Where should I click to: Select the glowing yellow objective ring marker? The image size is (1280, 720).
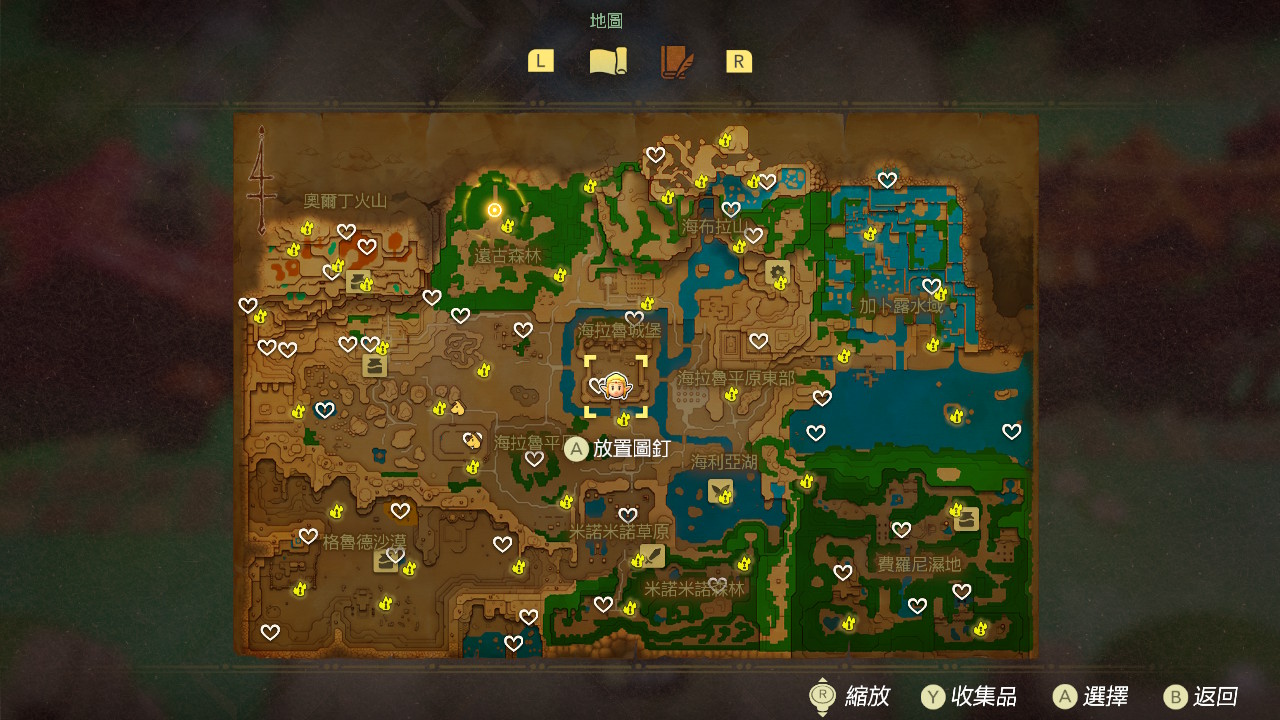pos(494,209)
